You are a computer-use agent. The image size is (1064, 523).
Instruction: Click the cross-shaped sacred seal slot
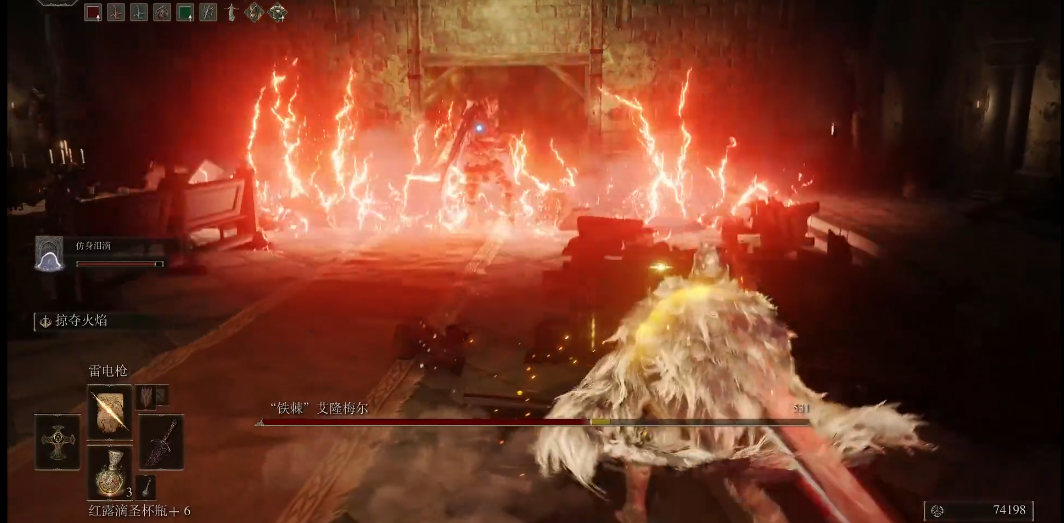(57, 441)
